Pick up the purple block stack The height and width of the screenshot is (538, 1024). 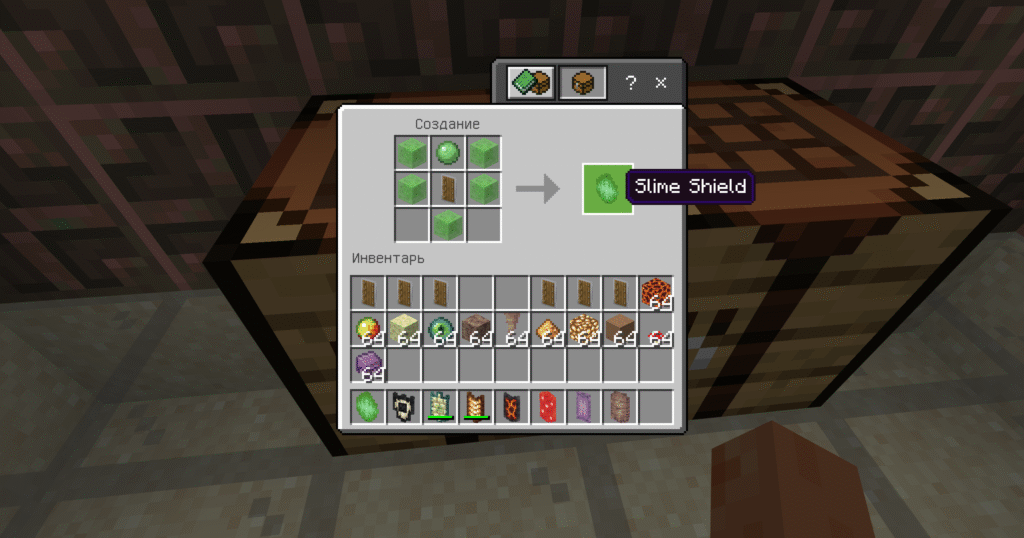[369, 366]
